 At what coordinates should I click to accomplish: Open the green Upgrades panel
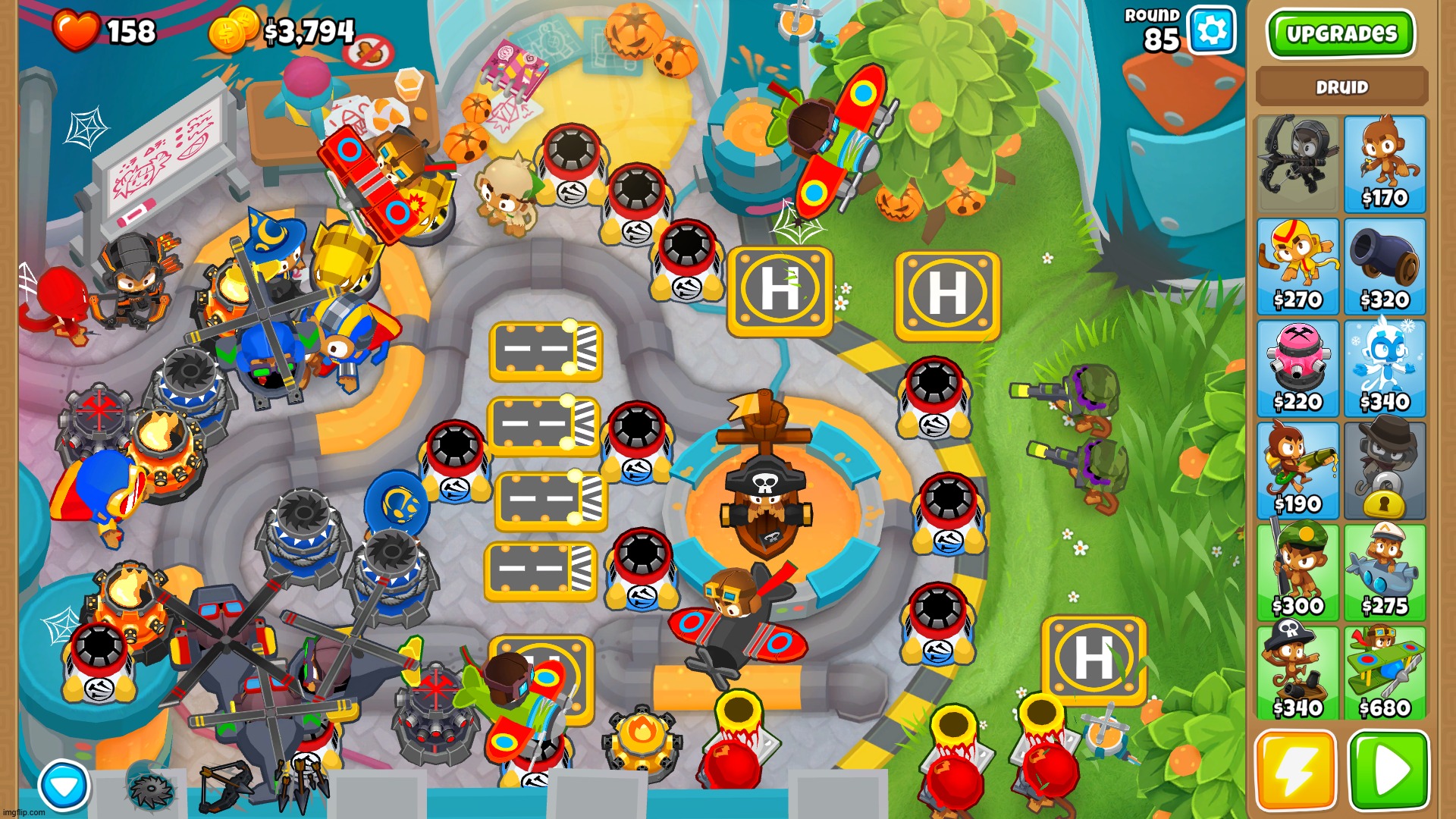click(x=1341, y=34)
